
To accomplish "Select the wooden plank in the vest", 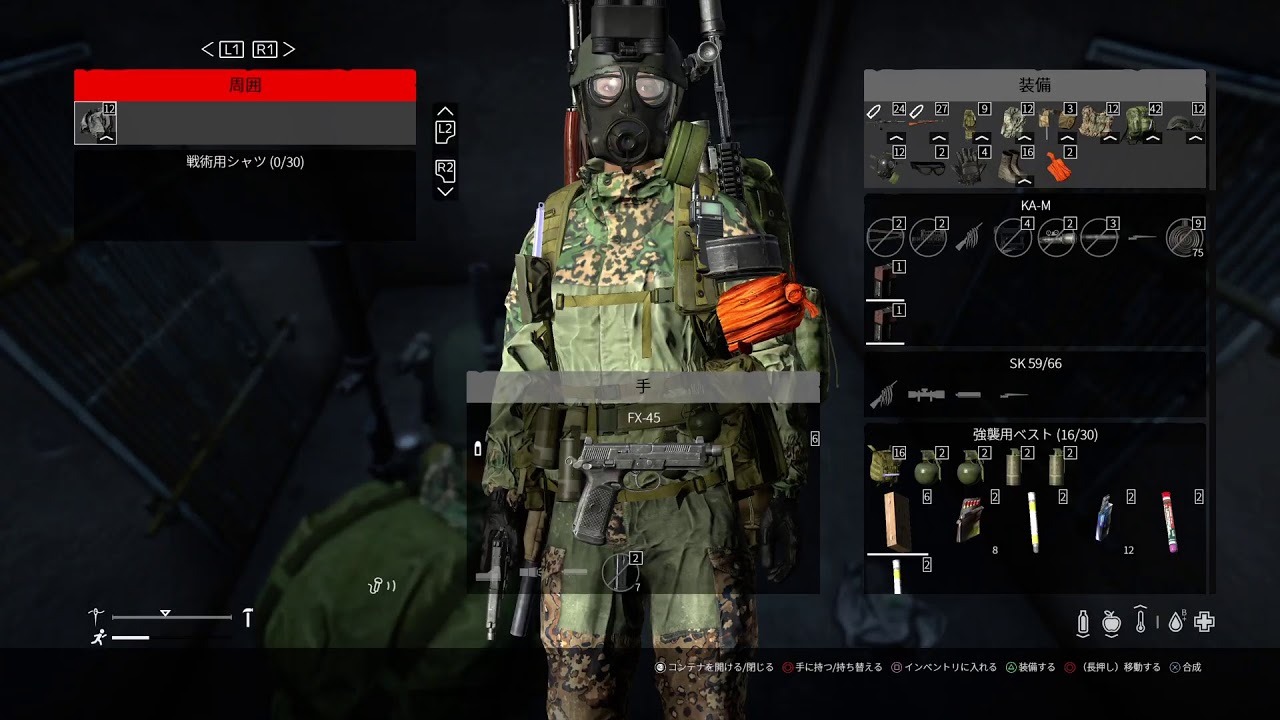I will [x=896, y=520].
